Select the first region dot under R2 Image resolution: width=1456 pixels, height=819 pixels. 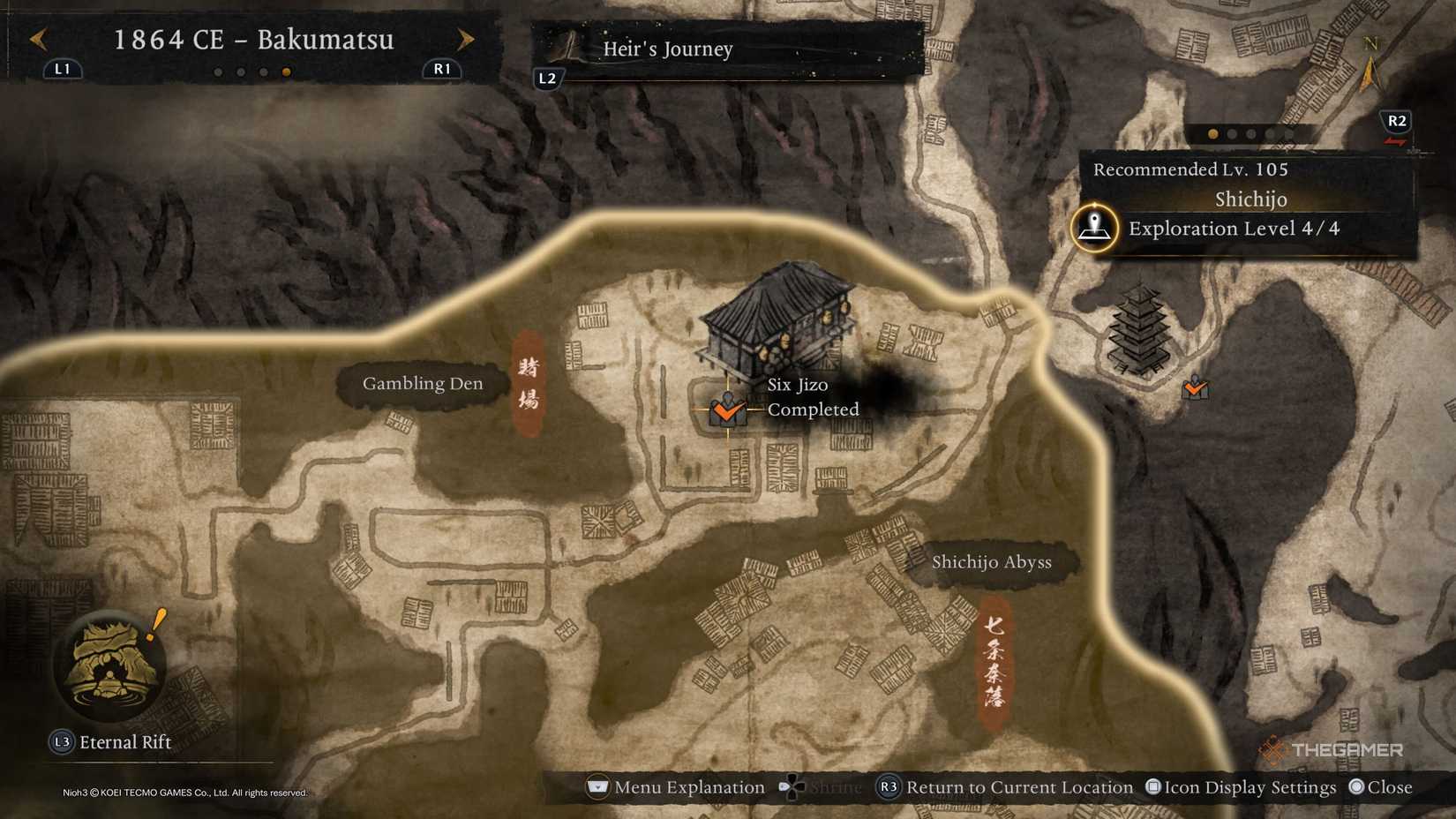click(x=1212, y=135)
